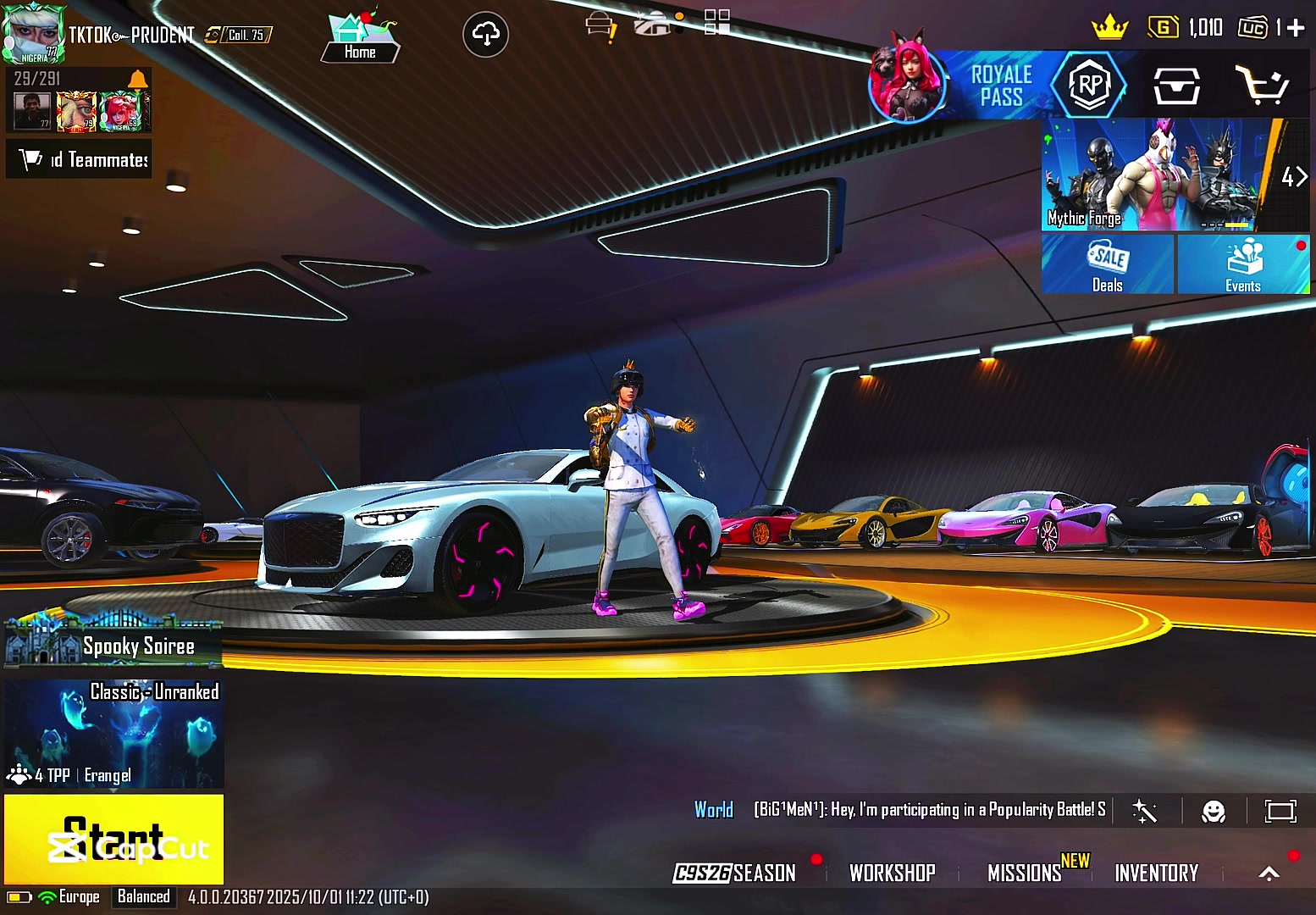This screenshot has height=915, width=1316.
Task: Start the match with the yellow button
Action: coord(113,839)
